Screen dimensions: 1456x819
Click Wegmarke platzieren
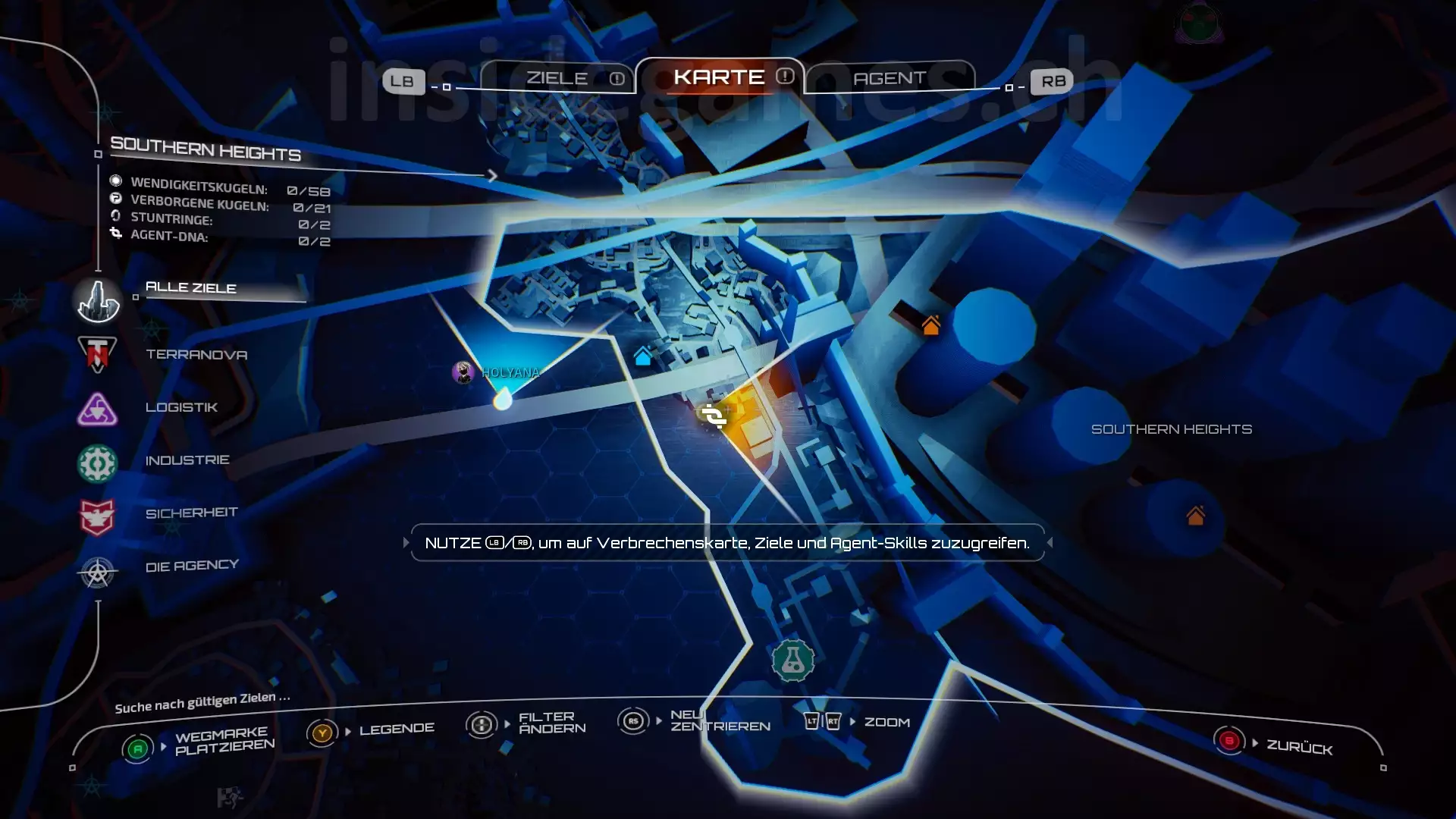[x=224, y=741]
